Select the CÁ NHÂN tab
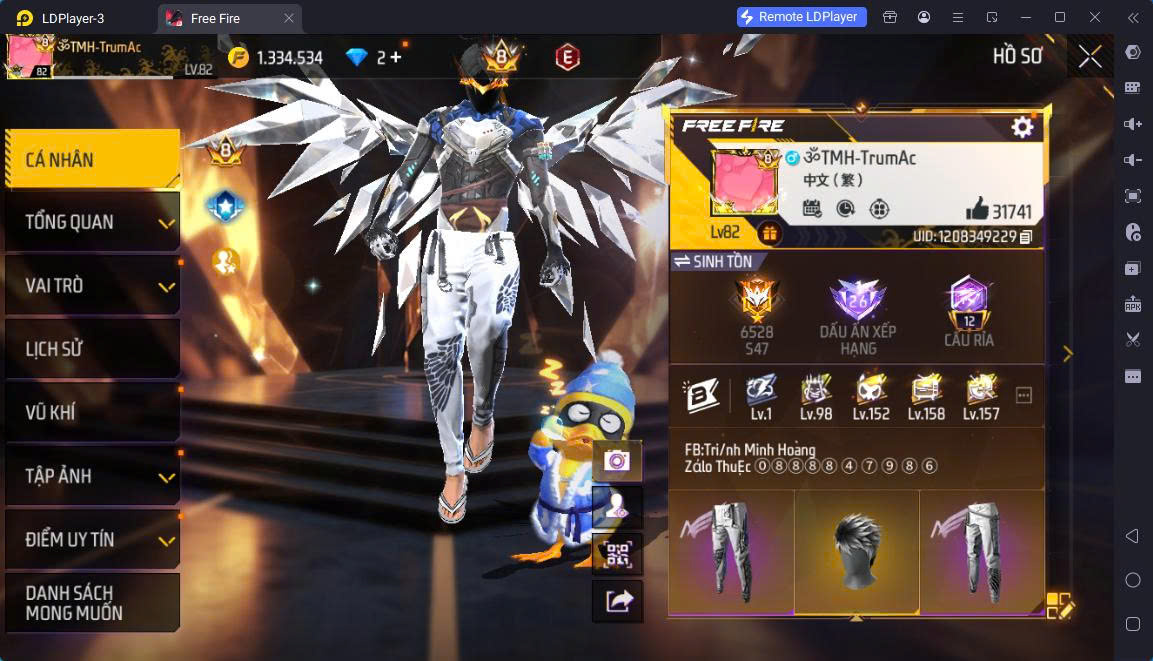 point(92,160)
